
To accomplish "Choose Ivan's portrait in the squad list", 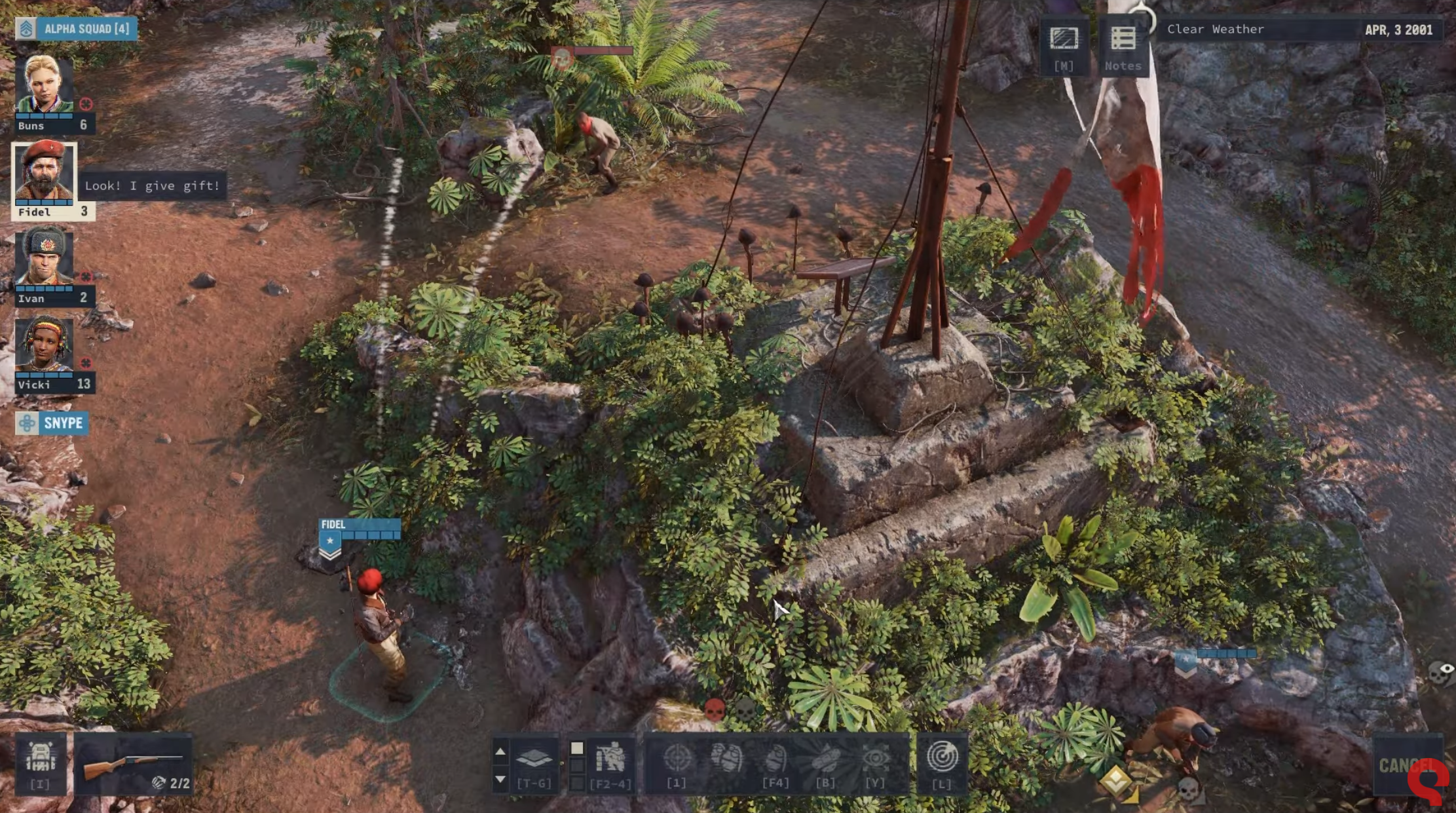I will click(45, 257).
